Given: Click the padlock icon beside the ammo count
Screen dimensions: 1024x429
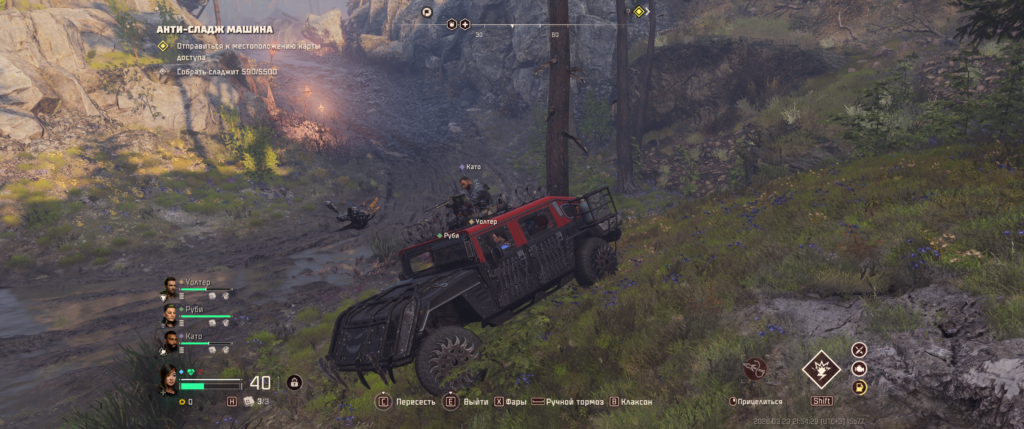Looking at the screenshot, I should click(x=294, y=382).
